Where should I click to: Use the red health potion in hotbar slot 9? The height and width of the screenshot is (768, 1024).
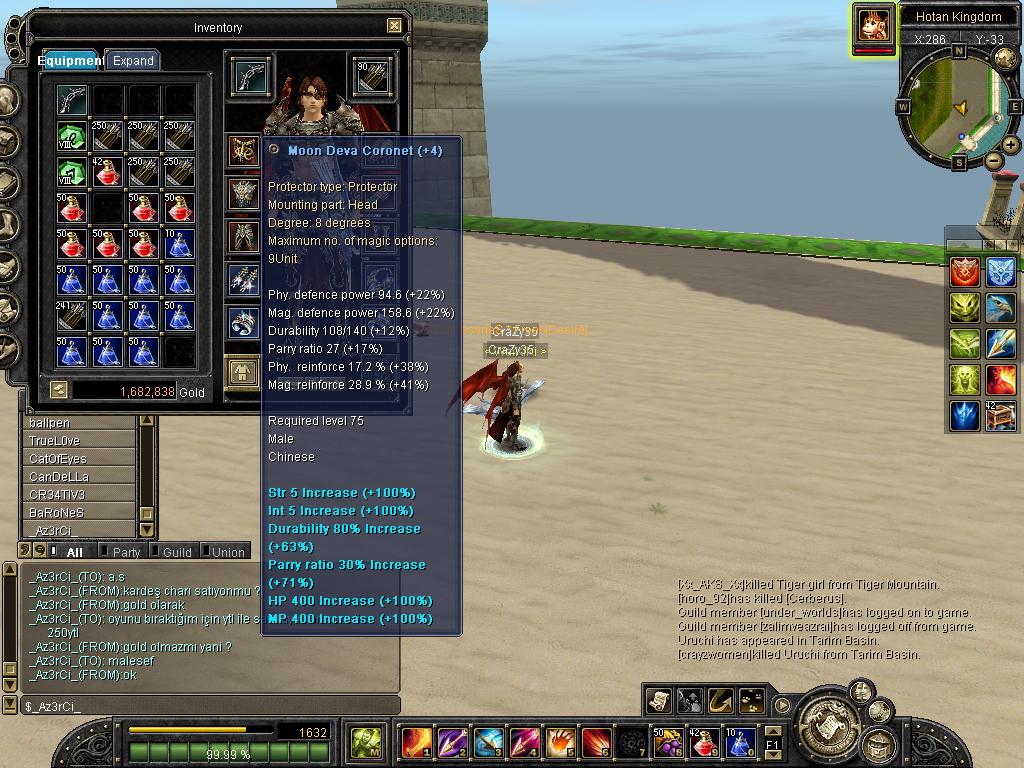[x=703, y=742]
